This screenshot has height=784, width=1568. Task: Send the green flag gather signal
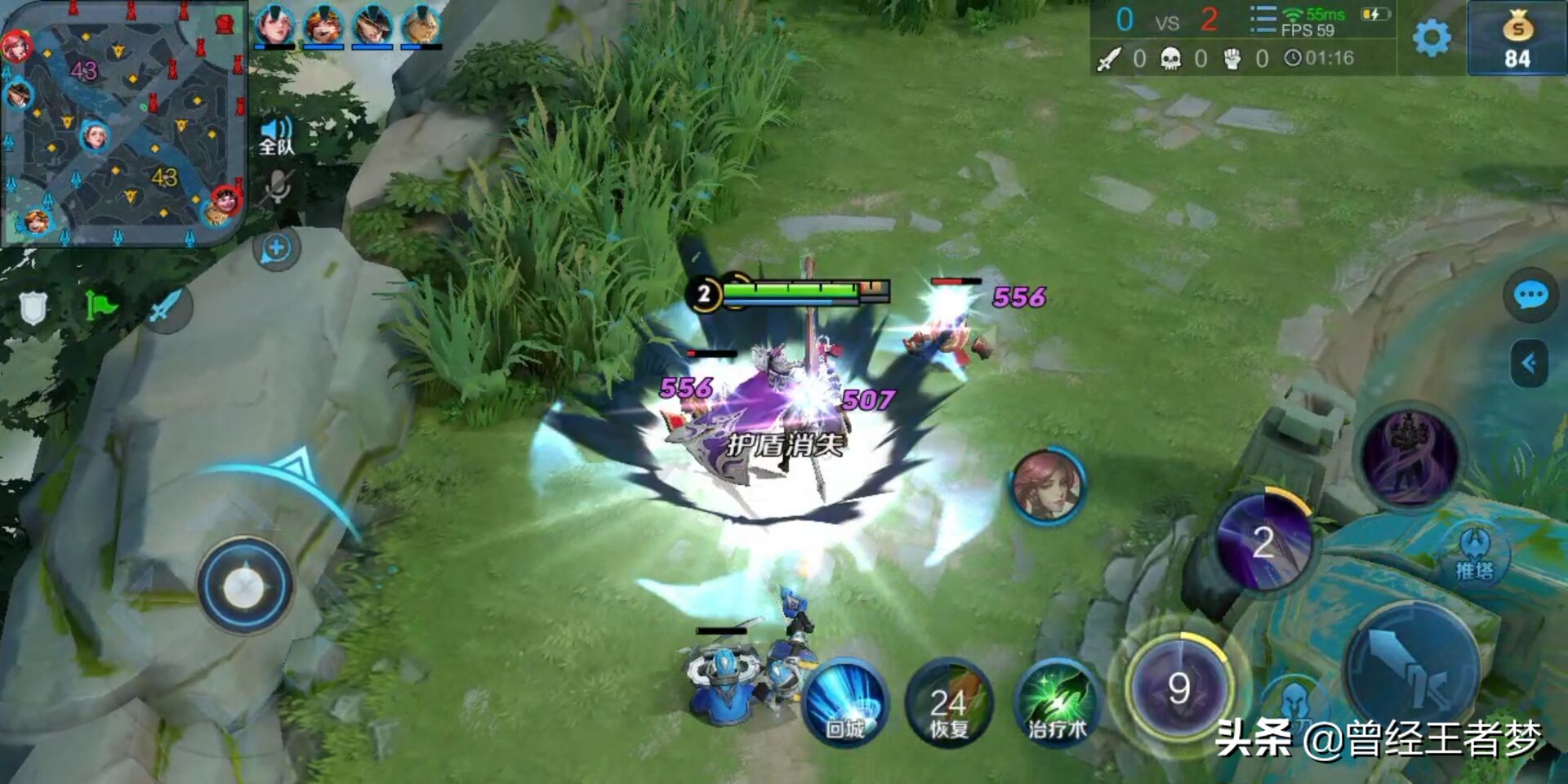100,307
